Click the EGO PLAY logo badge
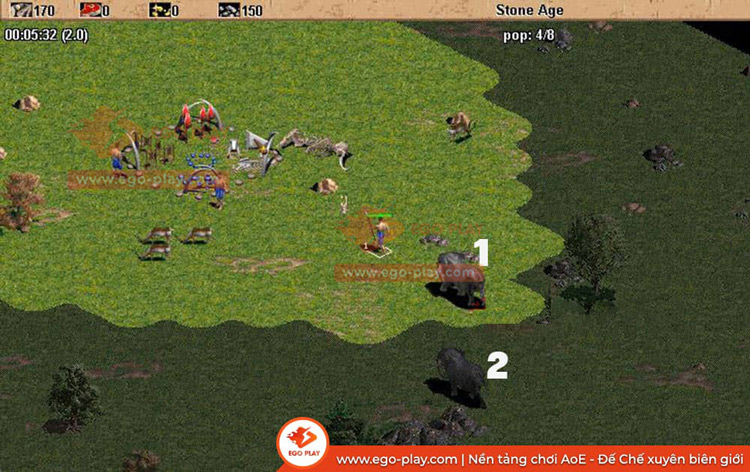The image size is (750, 472). (x=304, y=445)
